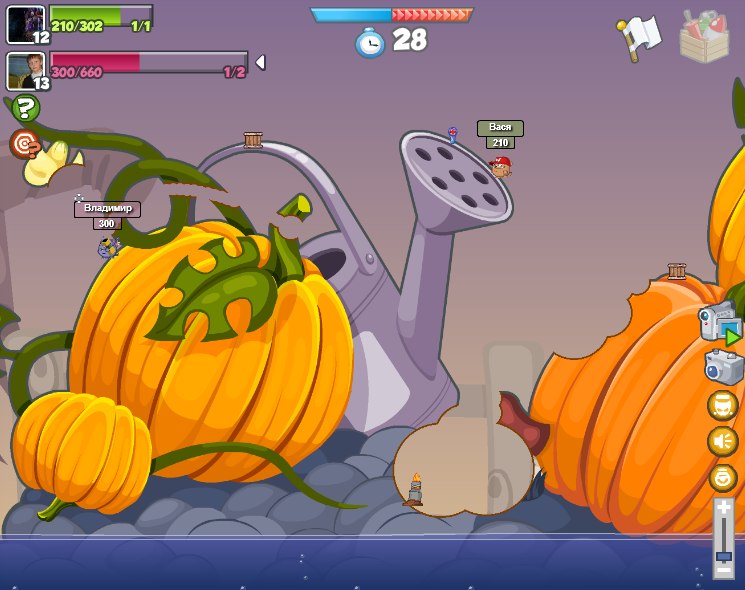745x590 pixels.
Task: Open the weapons crate inventory
Action: pyautogui.click(x=704, y=38)
